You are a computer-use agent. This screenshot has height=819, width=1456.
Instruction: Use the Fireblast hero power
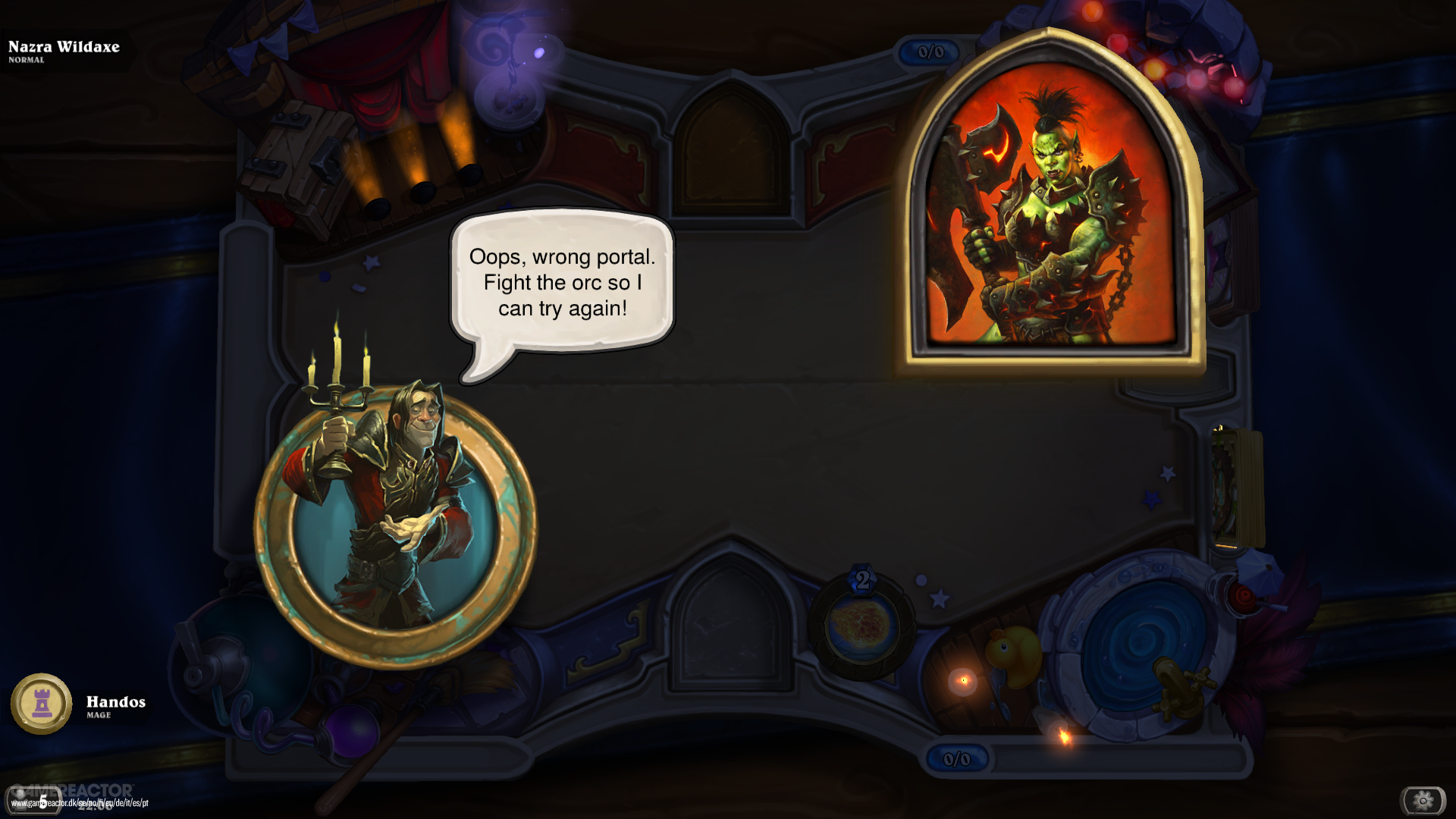[x=862, y=626]
